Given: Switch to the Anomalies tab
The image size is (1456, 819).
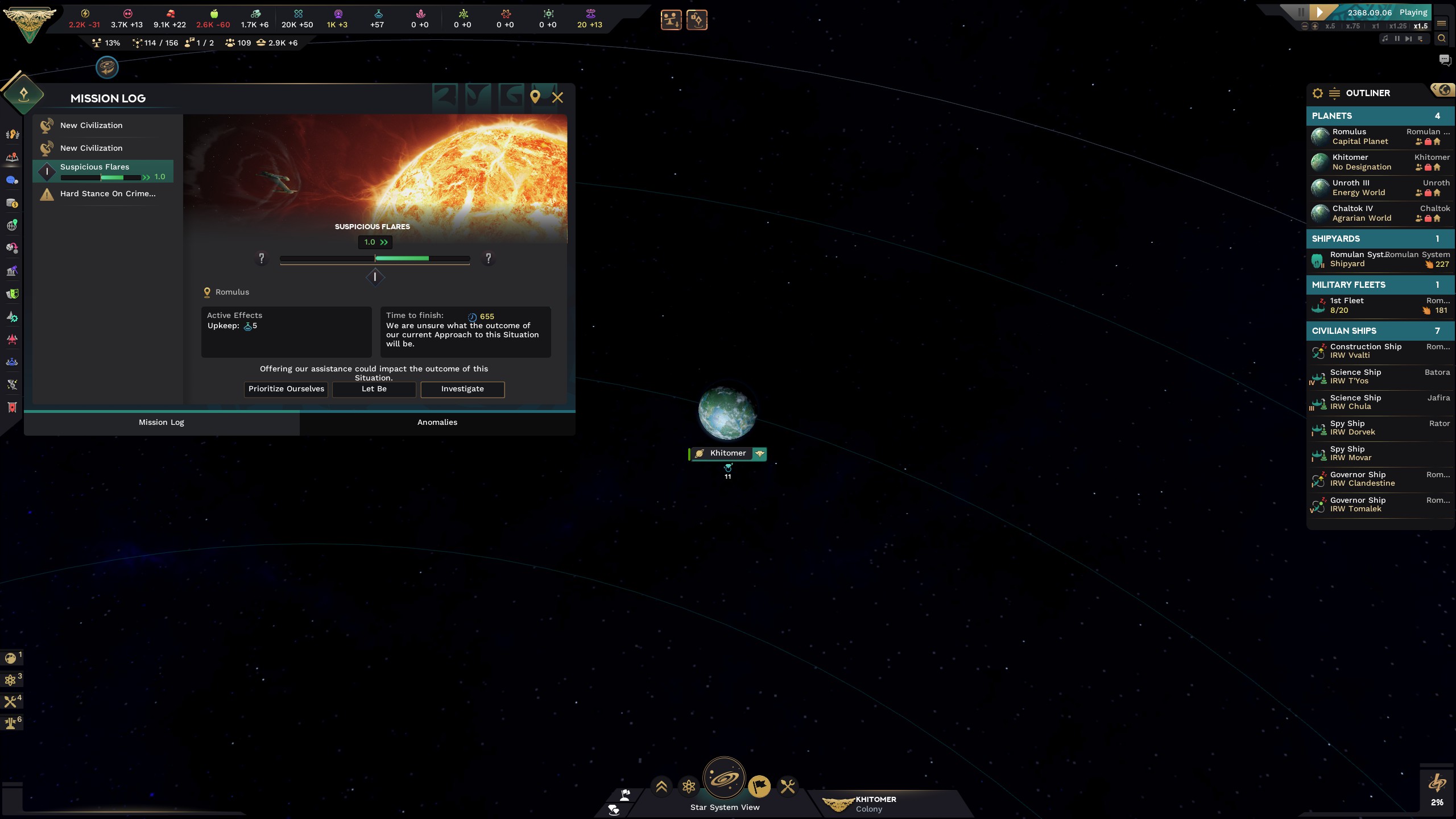Looking at the screenshot, I should 437,422.
